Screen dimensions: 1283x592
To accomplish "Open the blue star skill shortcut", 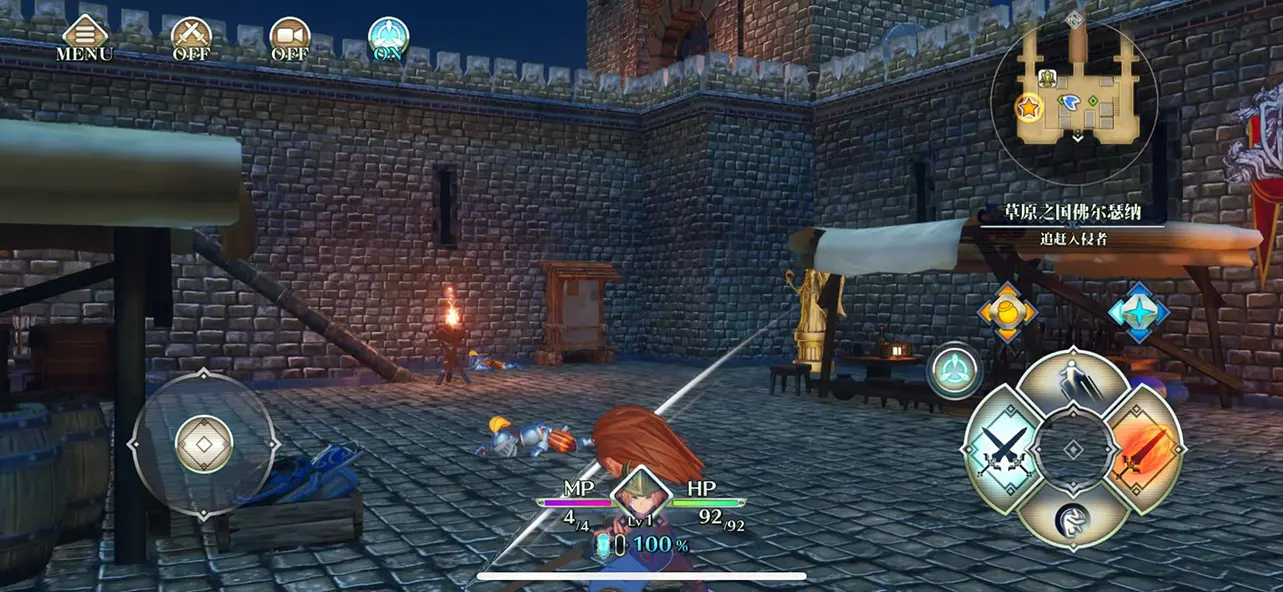I will point(1138,313).
